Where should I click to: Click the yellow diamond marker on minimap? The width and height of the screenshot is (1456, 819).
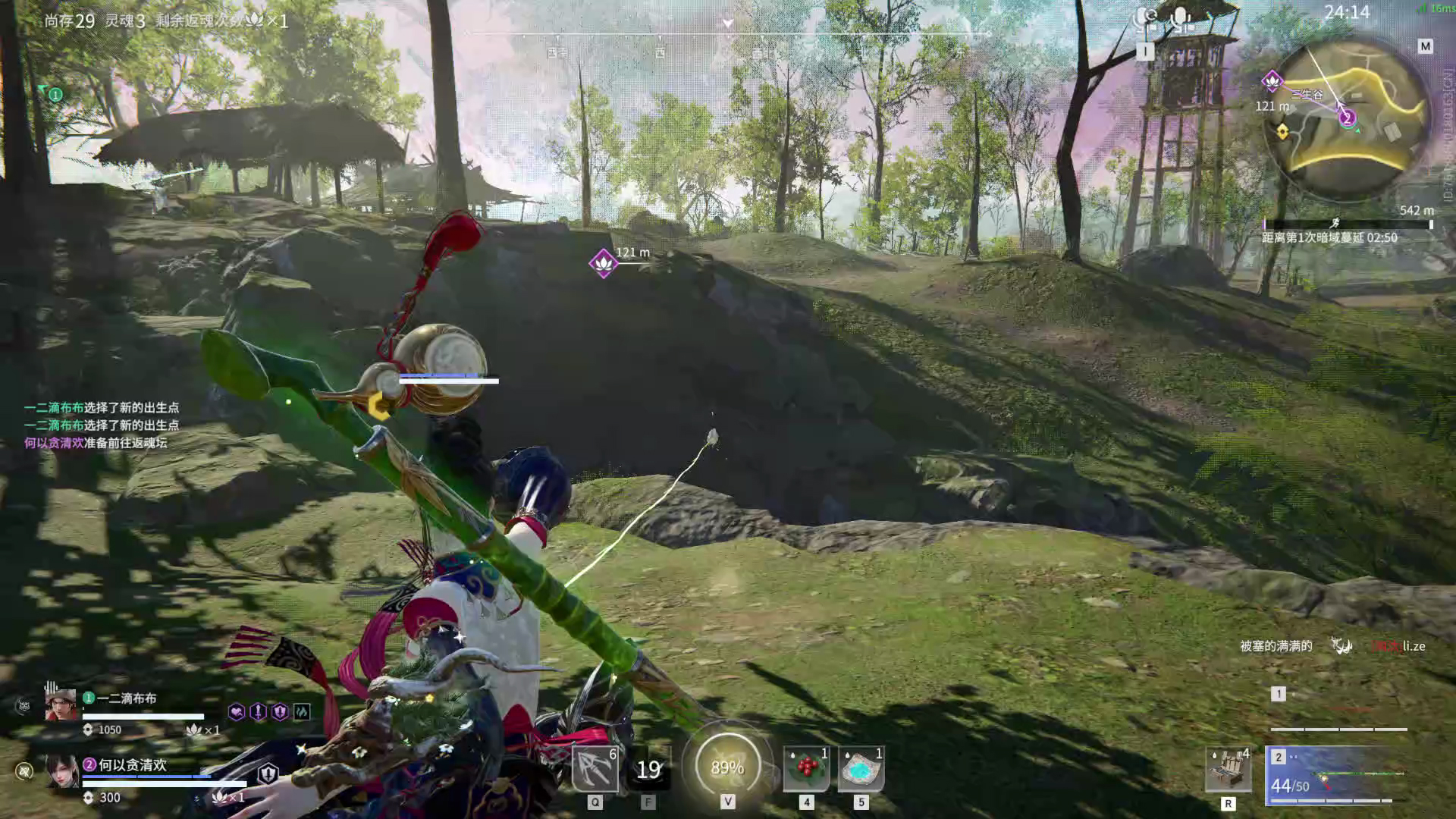point(1282,132)
